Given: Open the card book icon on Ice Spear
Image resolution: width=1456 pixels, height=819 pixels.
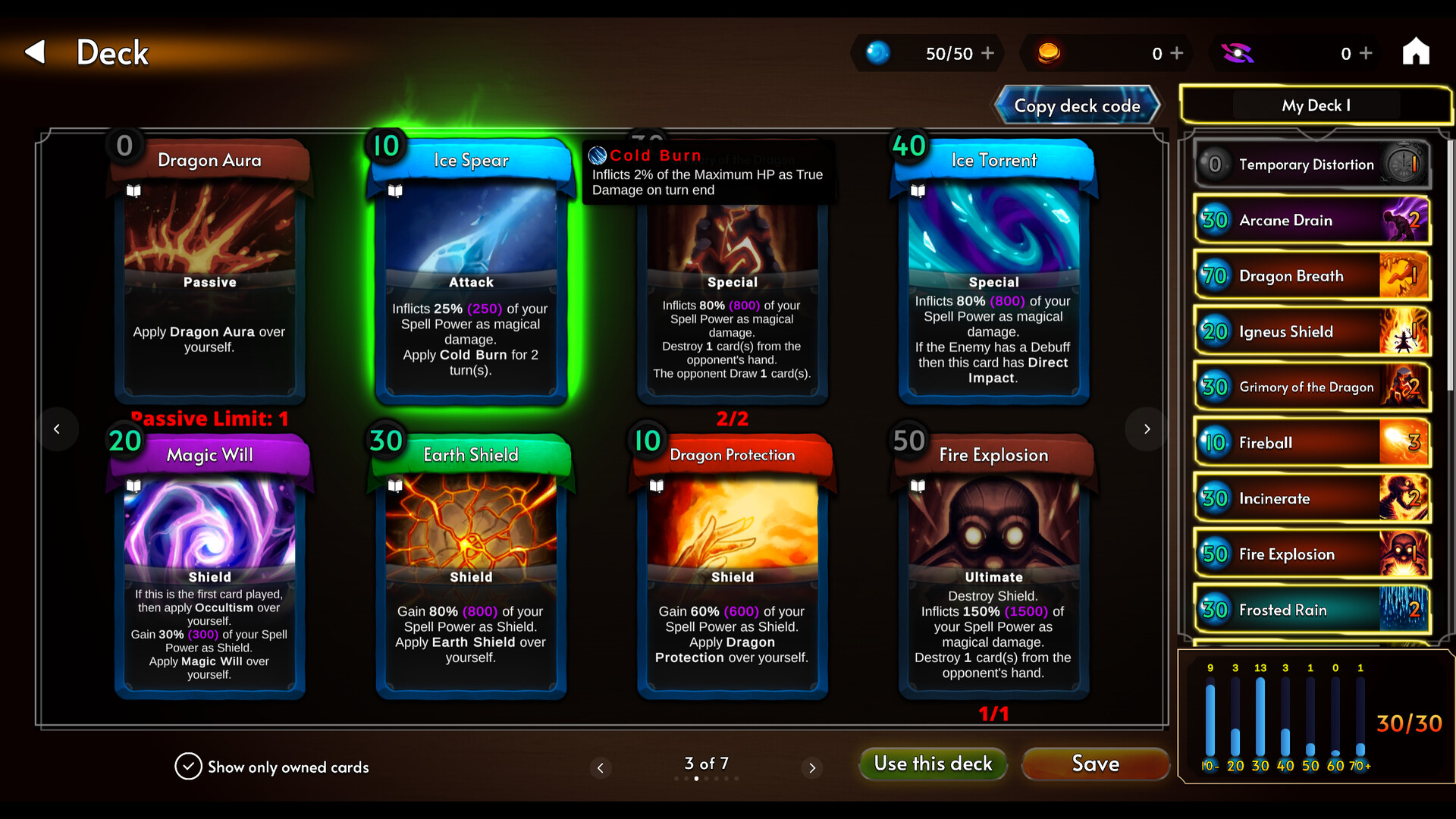Looking at the screenshot, I should tap(396, 191).
